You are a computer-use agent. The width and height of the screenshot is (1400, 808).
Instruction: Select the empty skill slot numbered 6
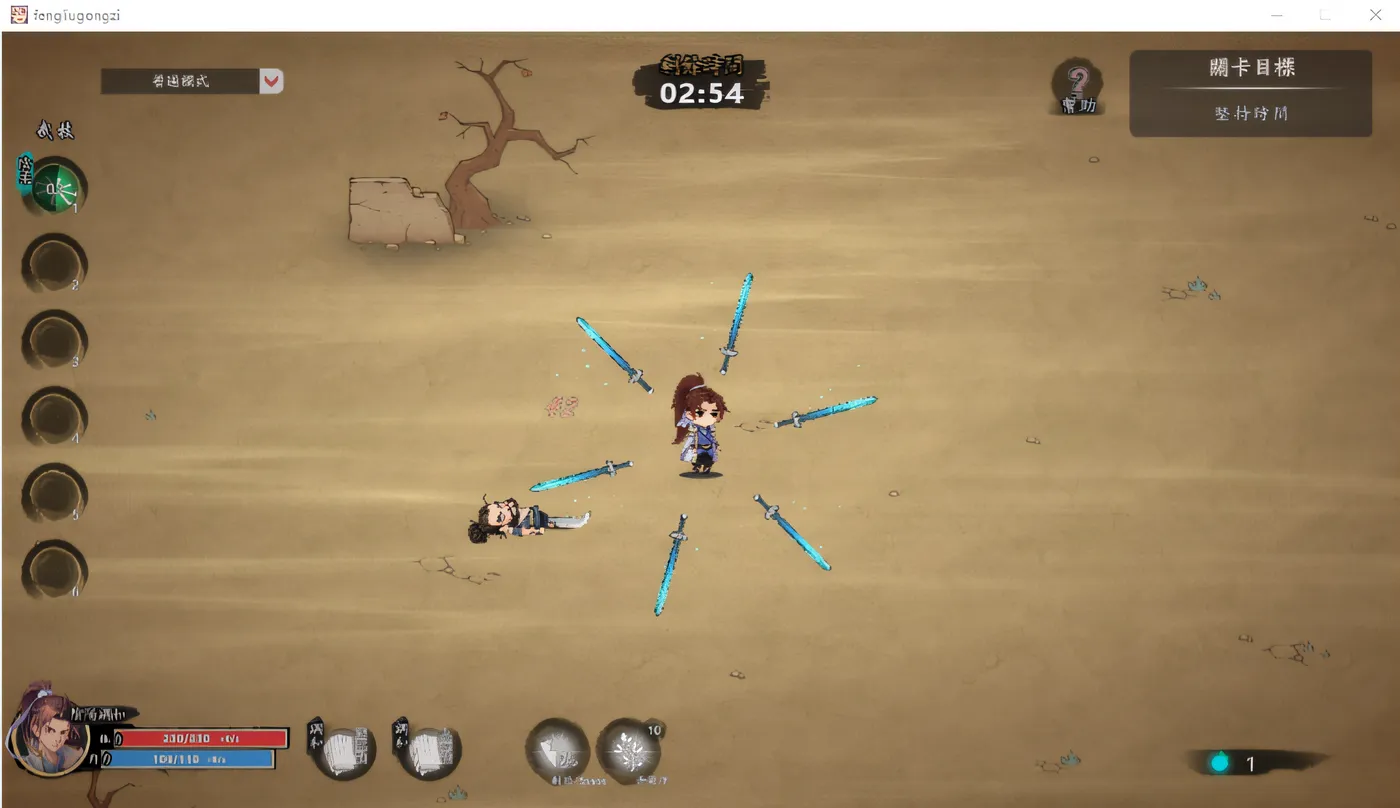pos(53,570)
